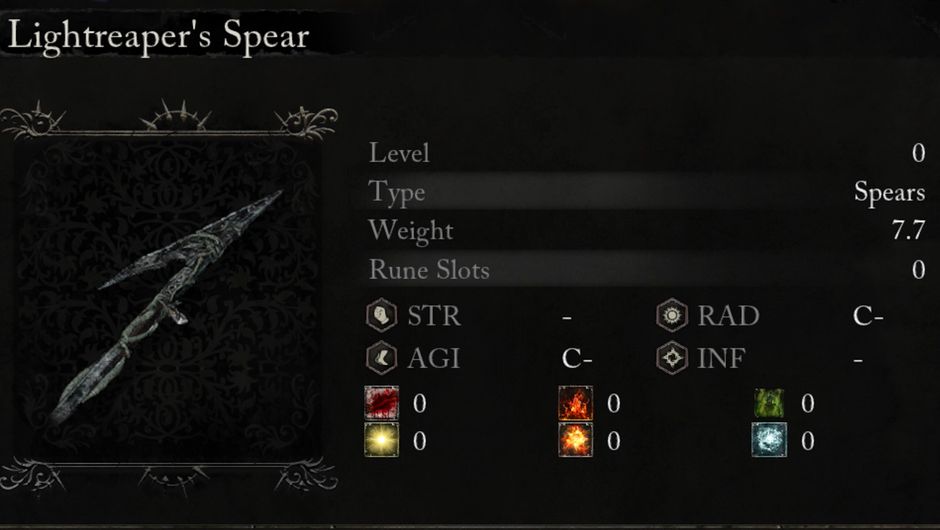Choose the green poison status icon

pyautogui.click(x=769, y=402)
